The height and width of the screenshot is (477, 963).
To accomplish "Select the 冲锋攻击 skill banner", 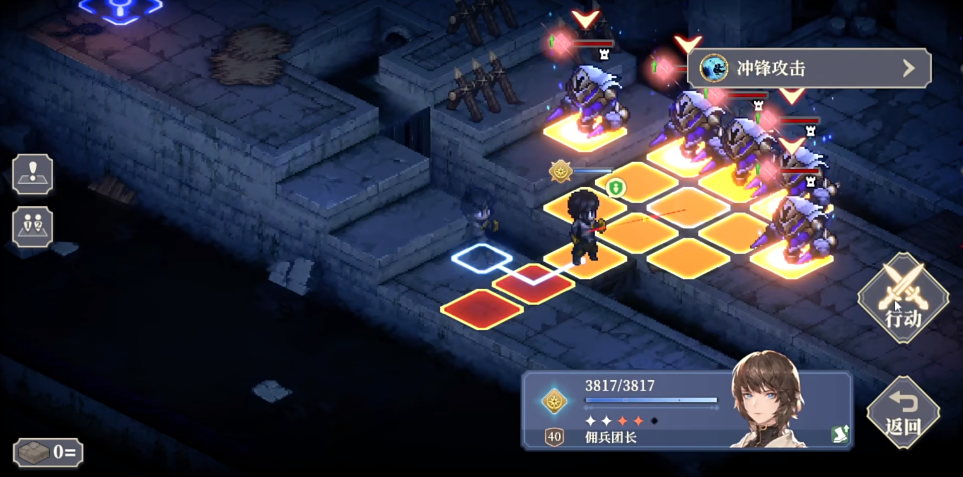I will [808, 68].
